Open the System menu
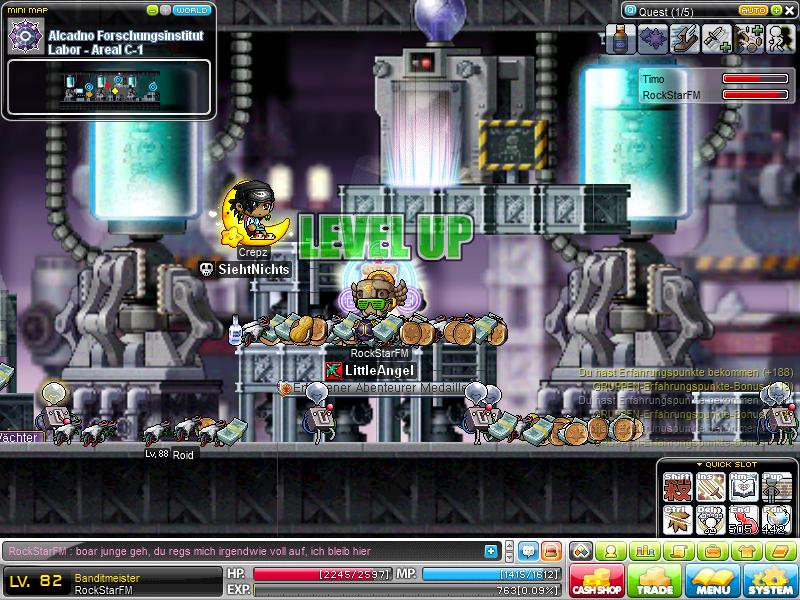Screen dimensions: 800x600 tap(770, 580)
